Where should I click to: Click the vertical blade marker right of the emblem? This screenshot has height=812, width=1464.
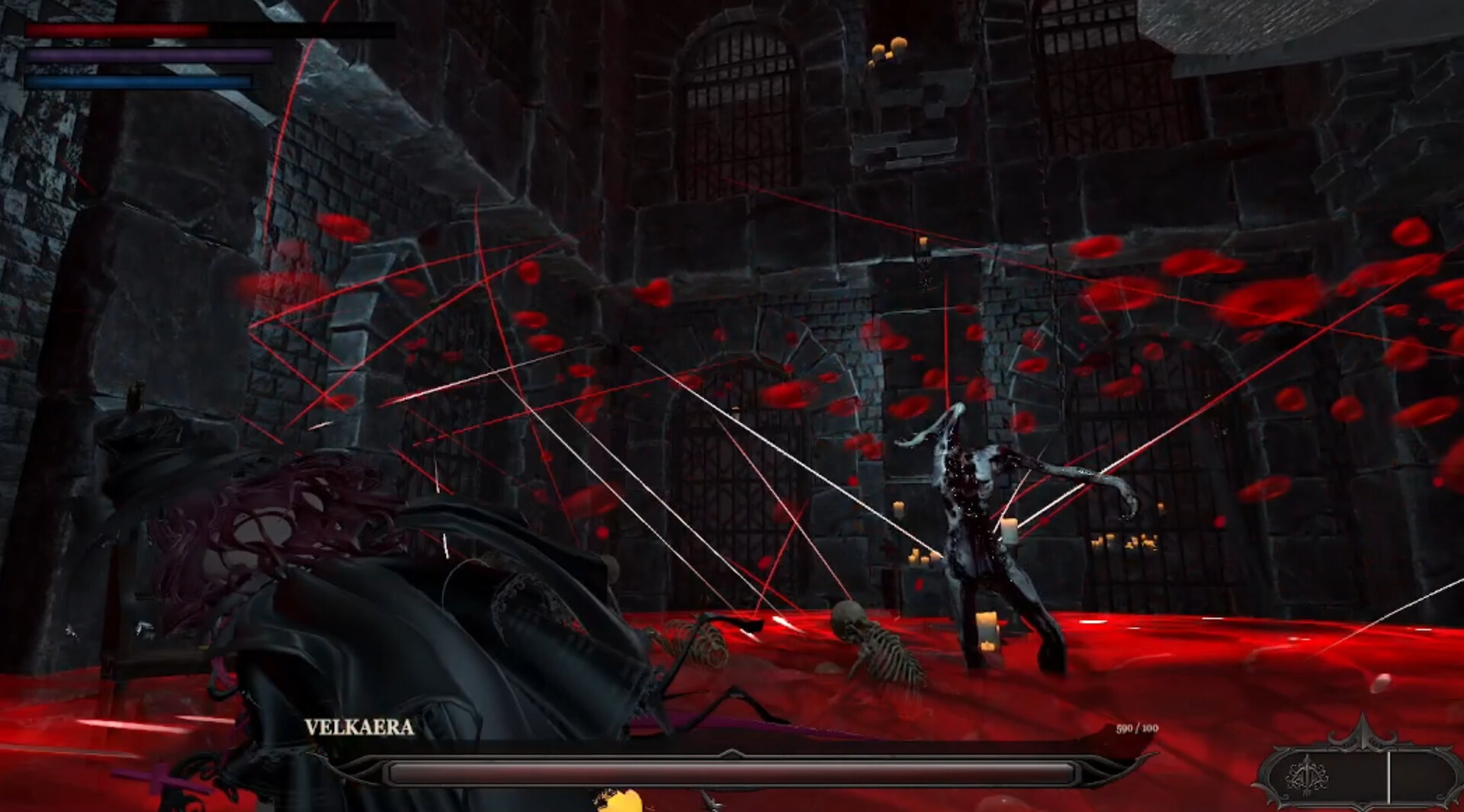1389,778
